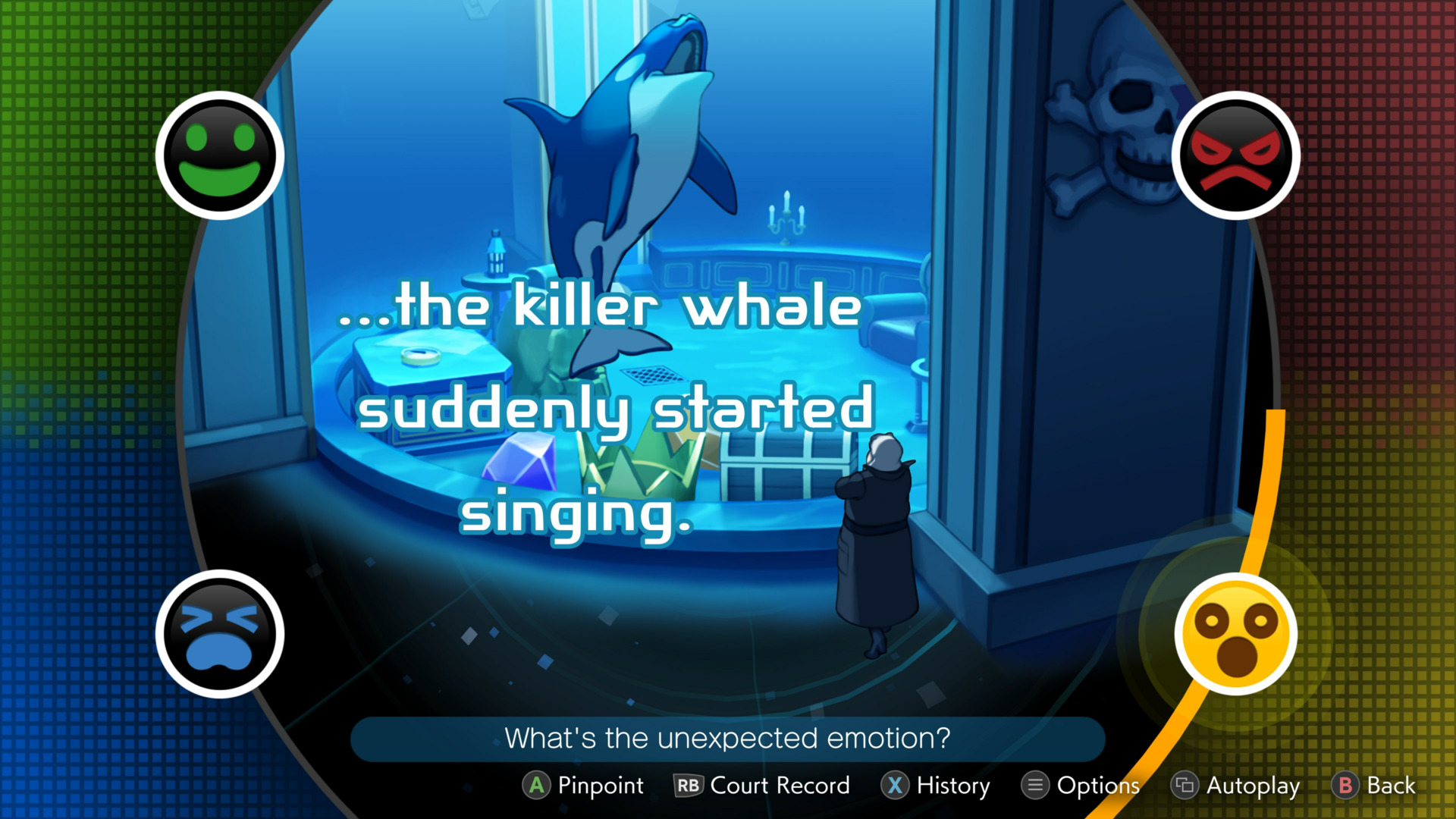Toggle selection of the shocked emotion

[x=1237, y=635]
